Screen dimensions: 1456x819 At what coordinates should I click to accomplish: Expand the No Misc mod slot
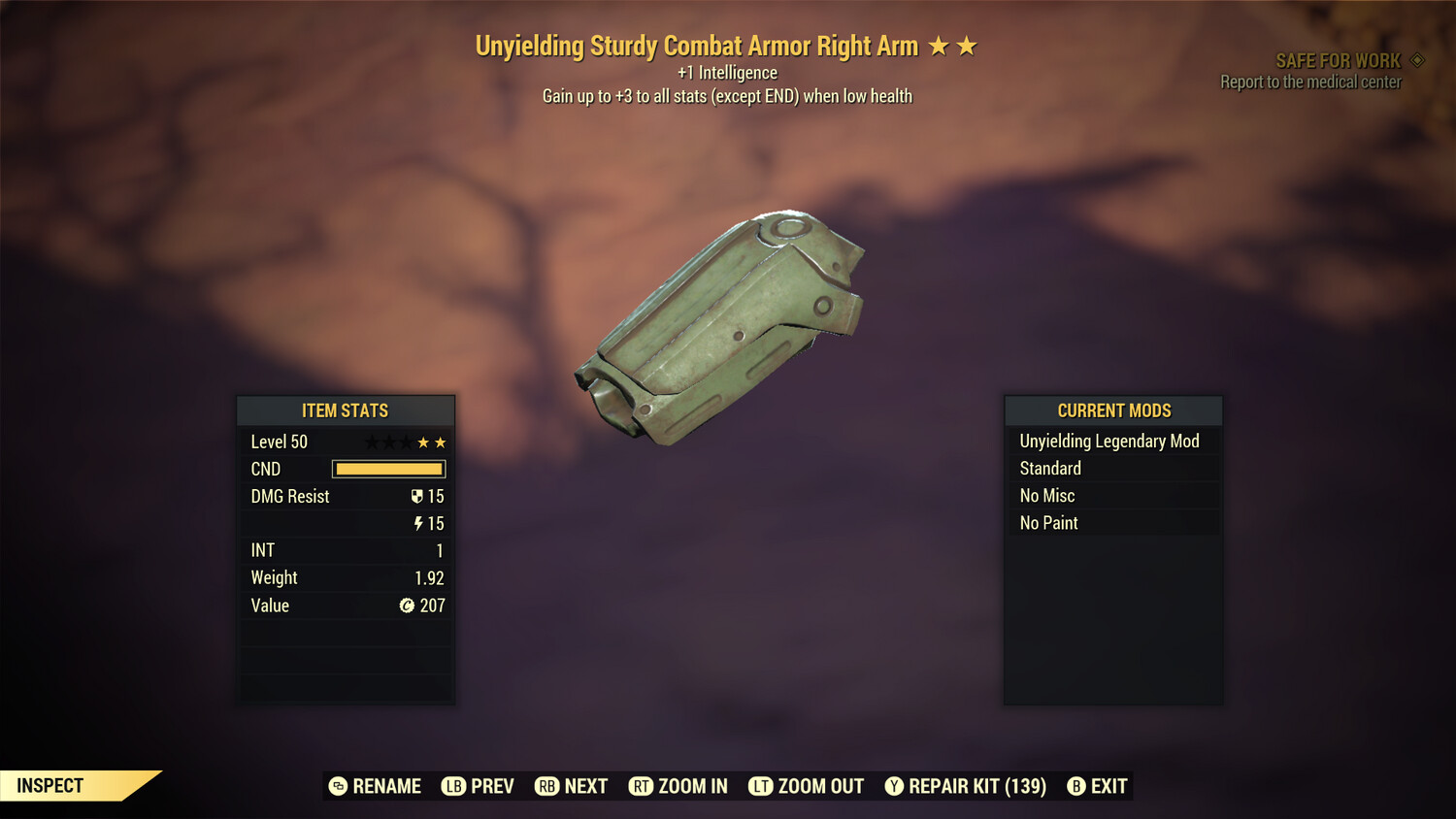1112,495
